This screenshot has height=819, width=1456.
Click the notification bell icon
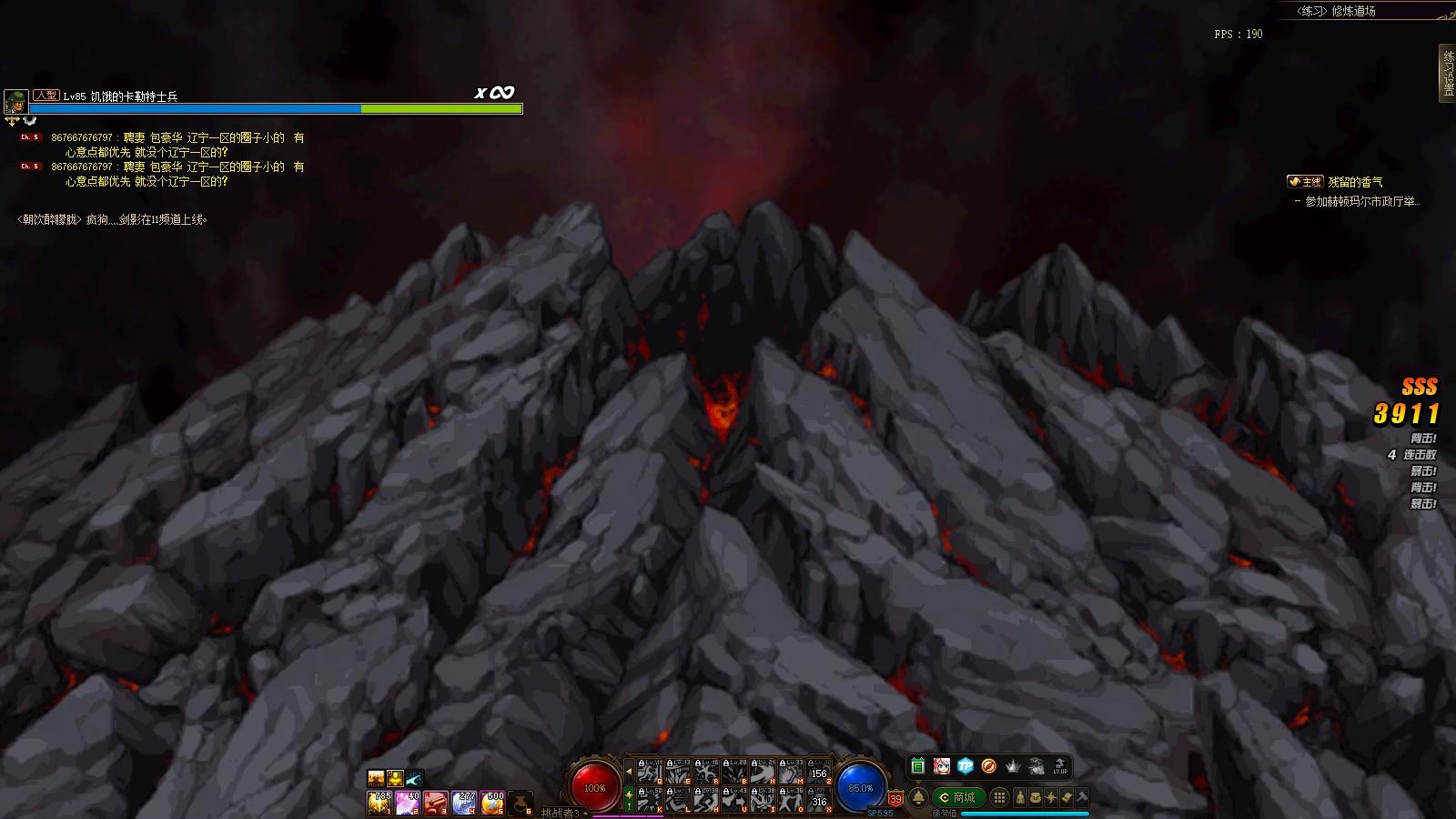click(919, 798)
